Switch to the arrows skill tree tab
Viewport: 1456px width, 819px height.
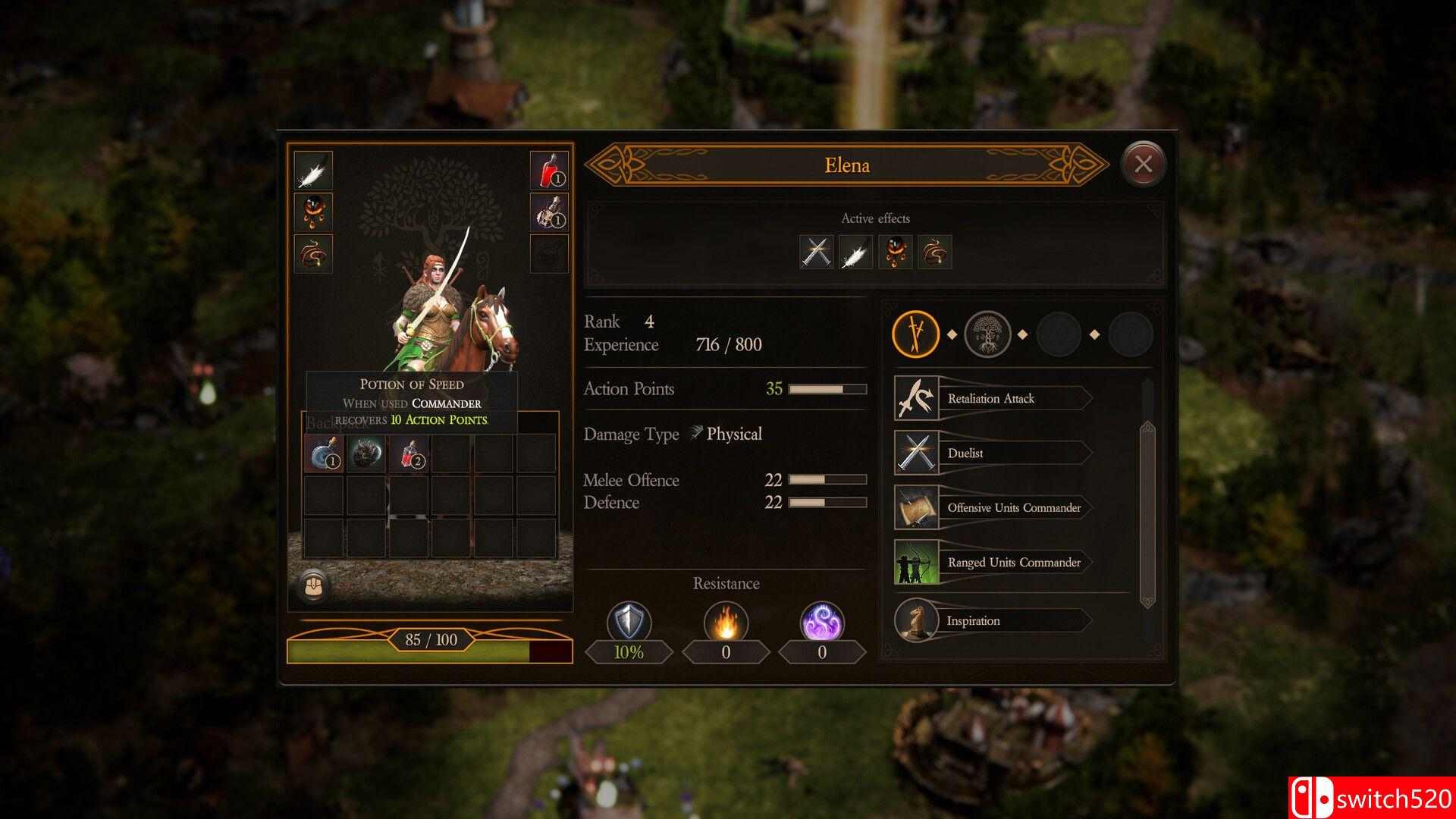[916, 334]
